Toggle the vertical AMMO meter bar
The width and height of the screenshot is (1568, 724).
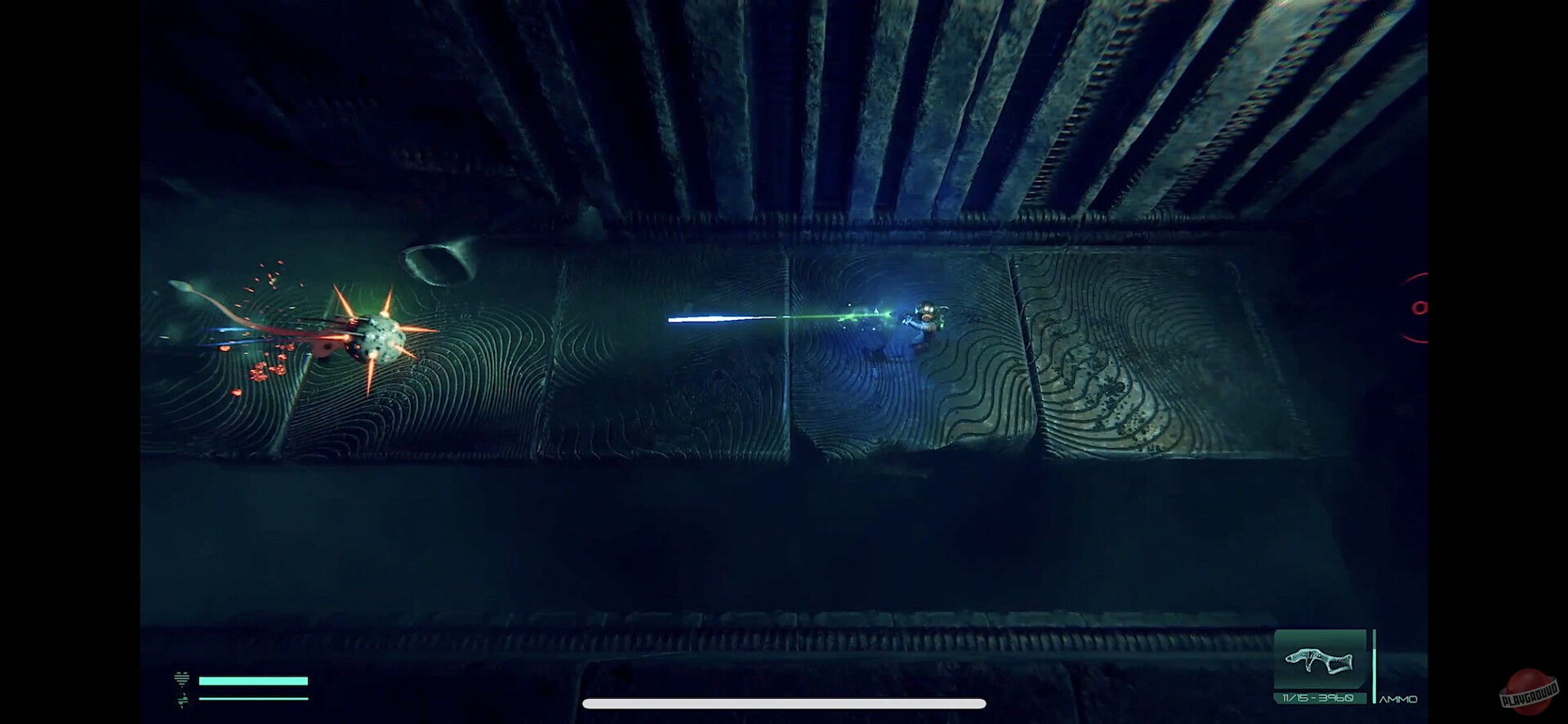pyautogui.click(x=1373, y=669)
